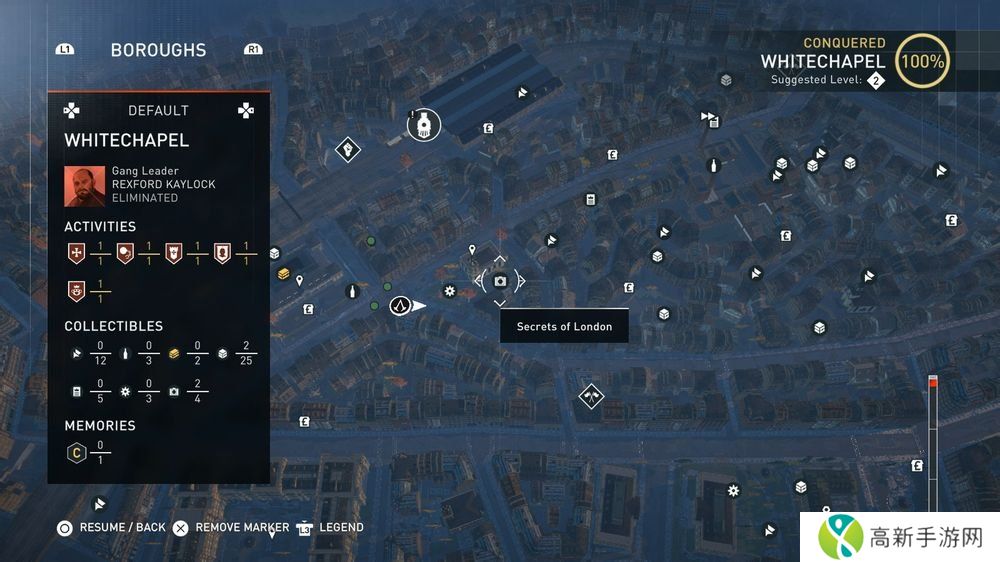1000x562 pixels.
Task: Click the Assassin insignia player marker
Action: coord(400,305)
